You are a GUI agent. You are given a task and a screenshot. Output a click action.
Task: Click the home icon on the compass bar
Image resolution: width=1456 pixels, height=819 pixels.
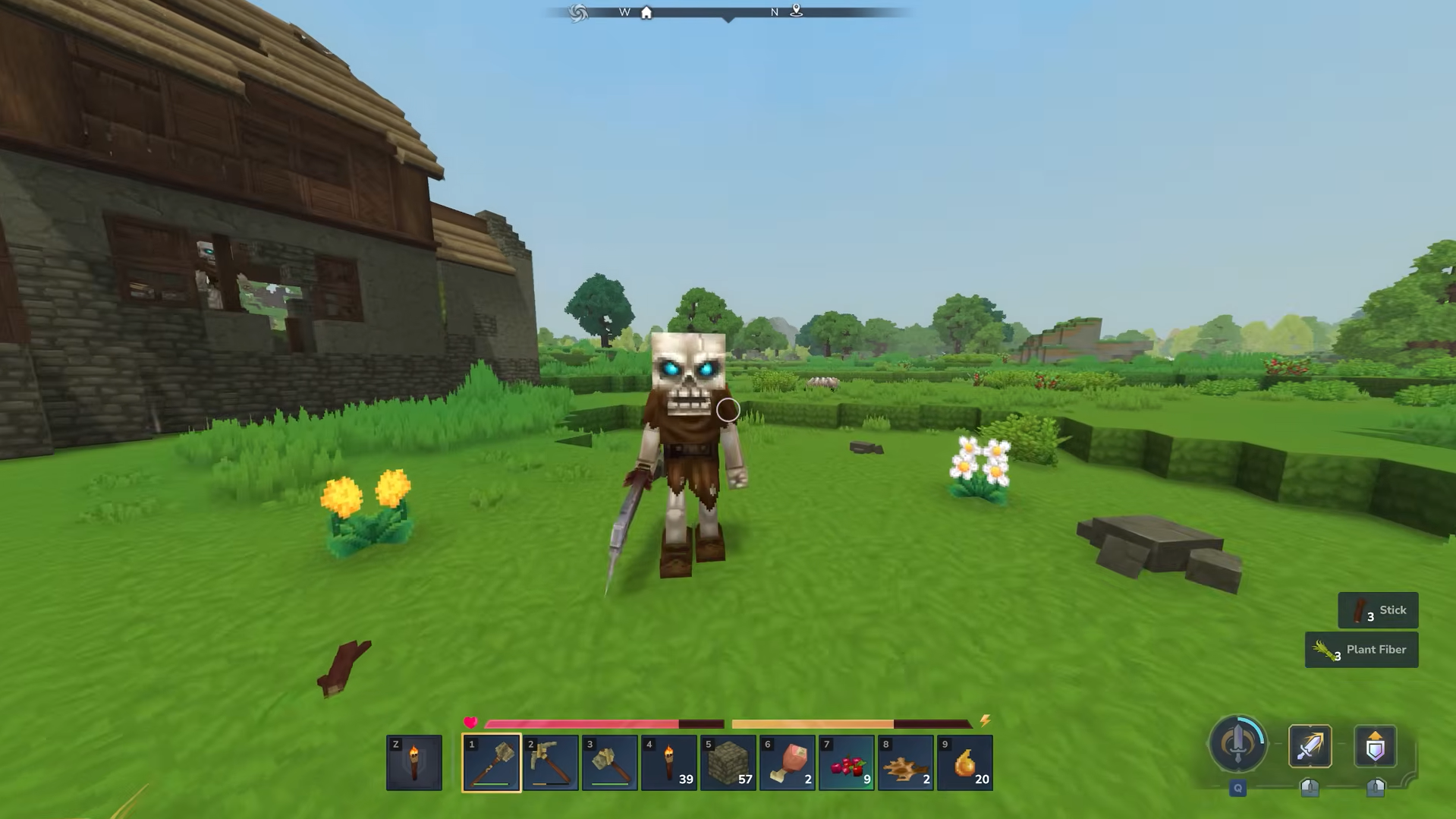pyautogui.click(x=646, y=12)
